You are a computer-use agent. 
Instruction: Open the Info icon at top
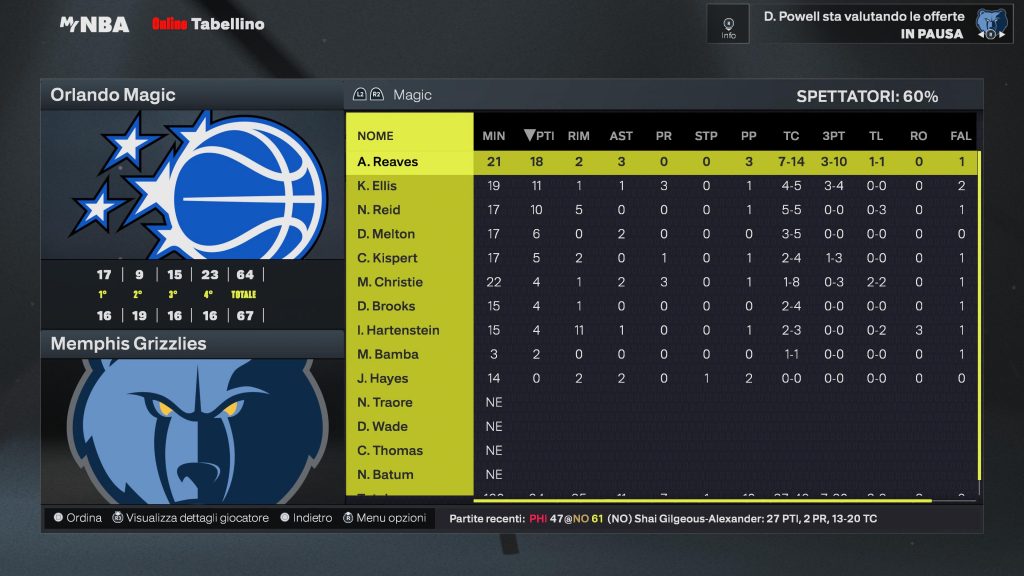[x=728, y=24]
